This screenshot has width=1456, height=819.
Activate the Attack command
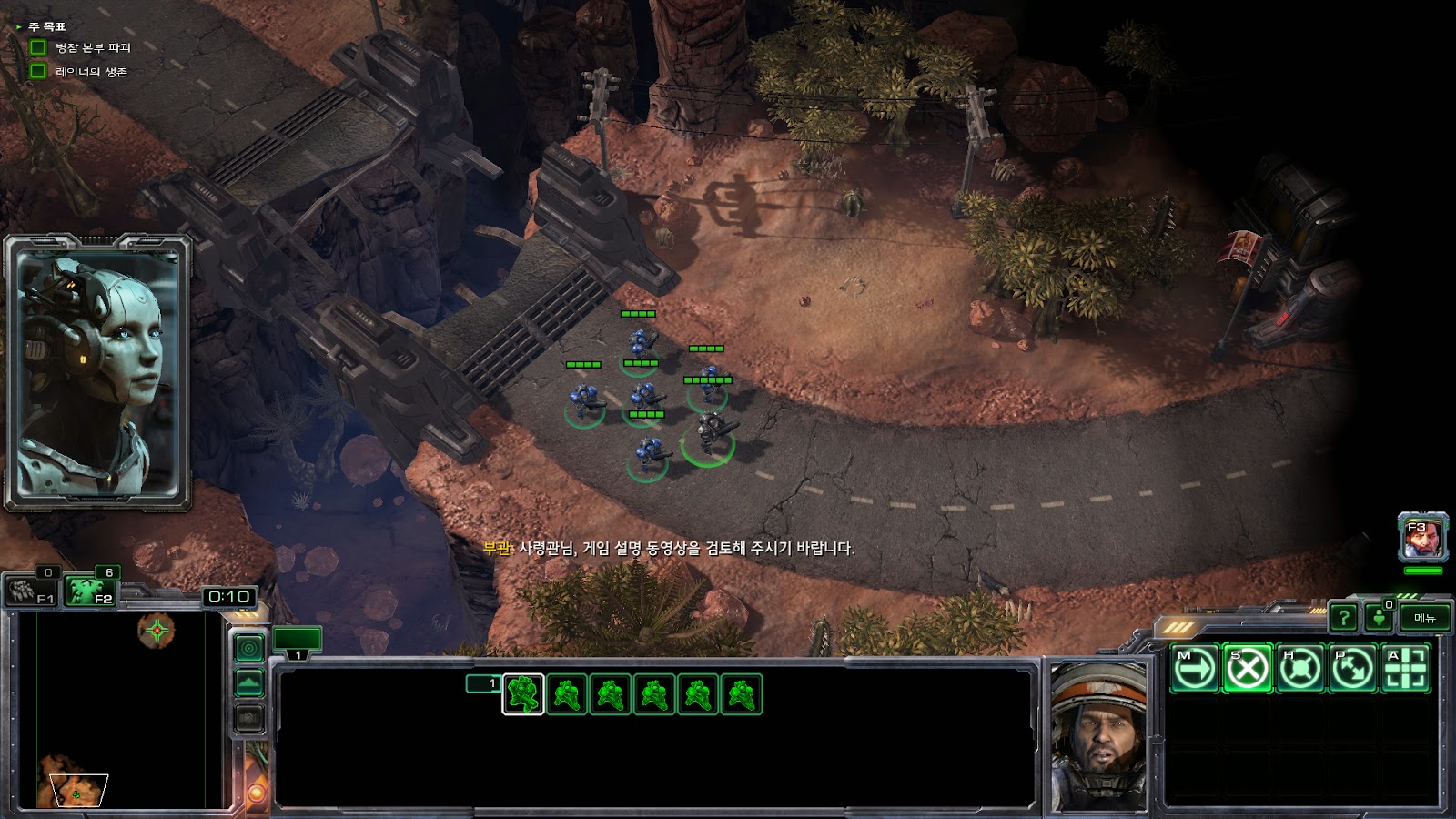coord(1405,670)
